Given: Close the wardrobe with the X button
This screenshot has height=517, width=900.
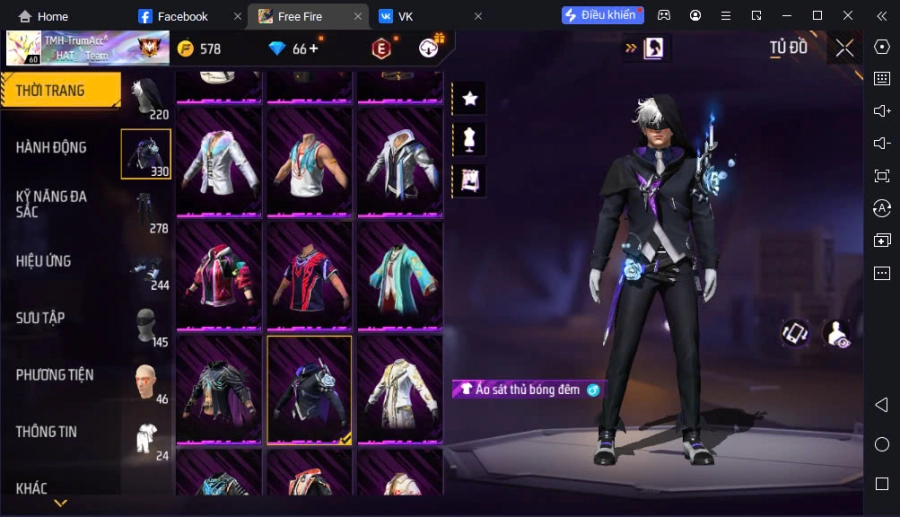Looking at the screenshot, I should click(845, 48).
